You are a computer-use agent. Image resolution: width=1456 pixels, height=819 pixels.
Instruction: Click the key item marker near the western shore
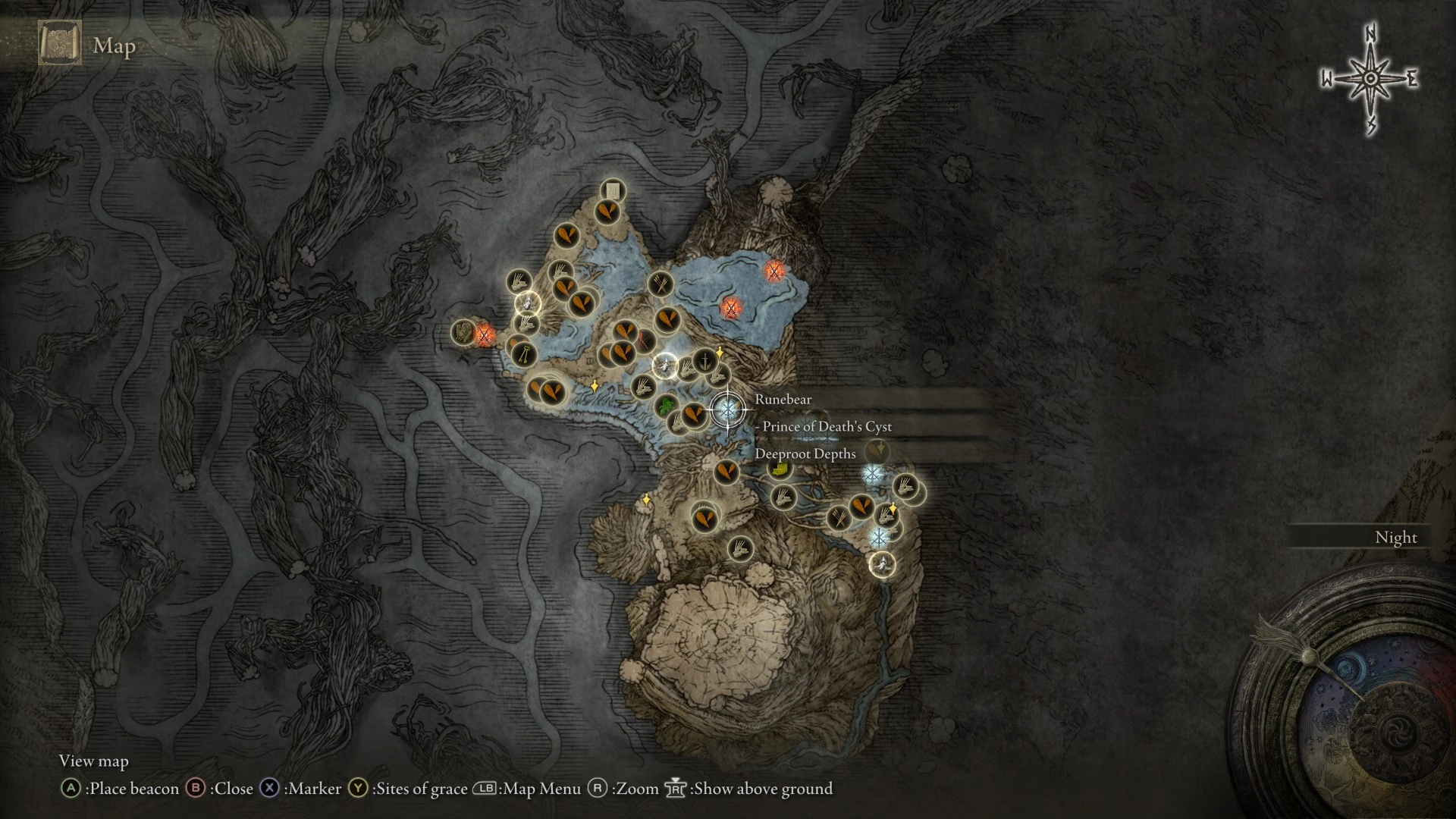(x=524, y=356)
